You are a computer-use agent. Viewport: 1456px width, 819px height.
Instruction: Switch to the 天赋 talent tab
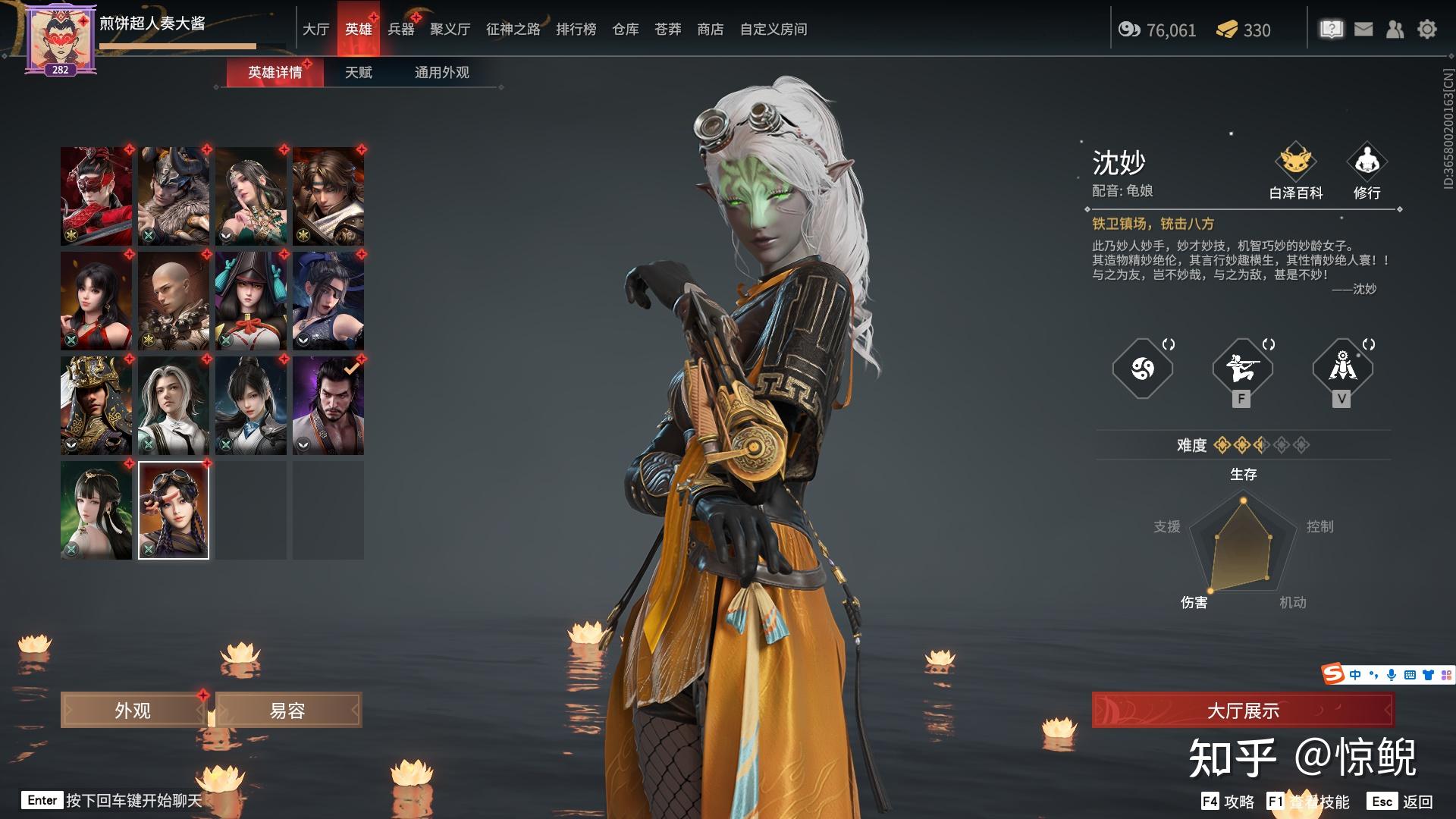point(358,73)
